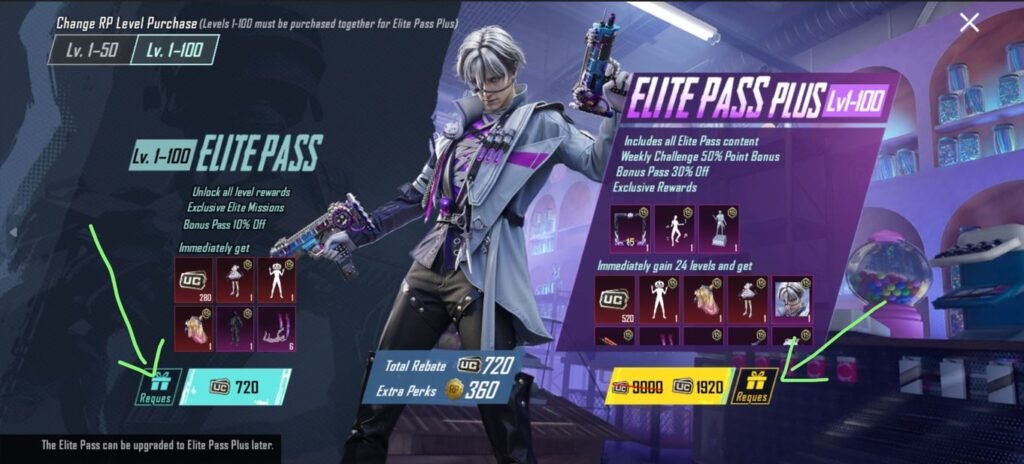This screenshot has width=1024, height=464.
Task: Select the Lv. 1-100 purchase tab
Action: click(x=174, y=50)
